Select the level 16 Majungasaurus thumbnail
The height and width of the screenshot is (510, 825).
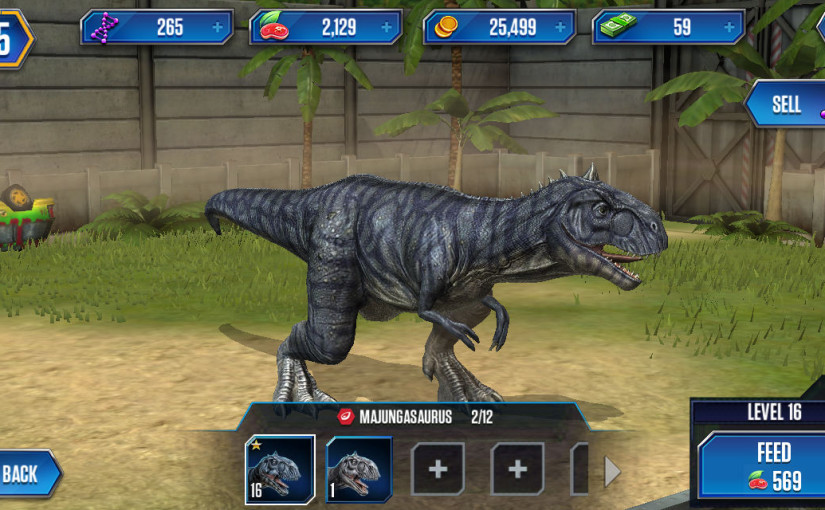280,468
